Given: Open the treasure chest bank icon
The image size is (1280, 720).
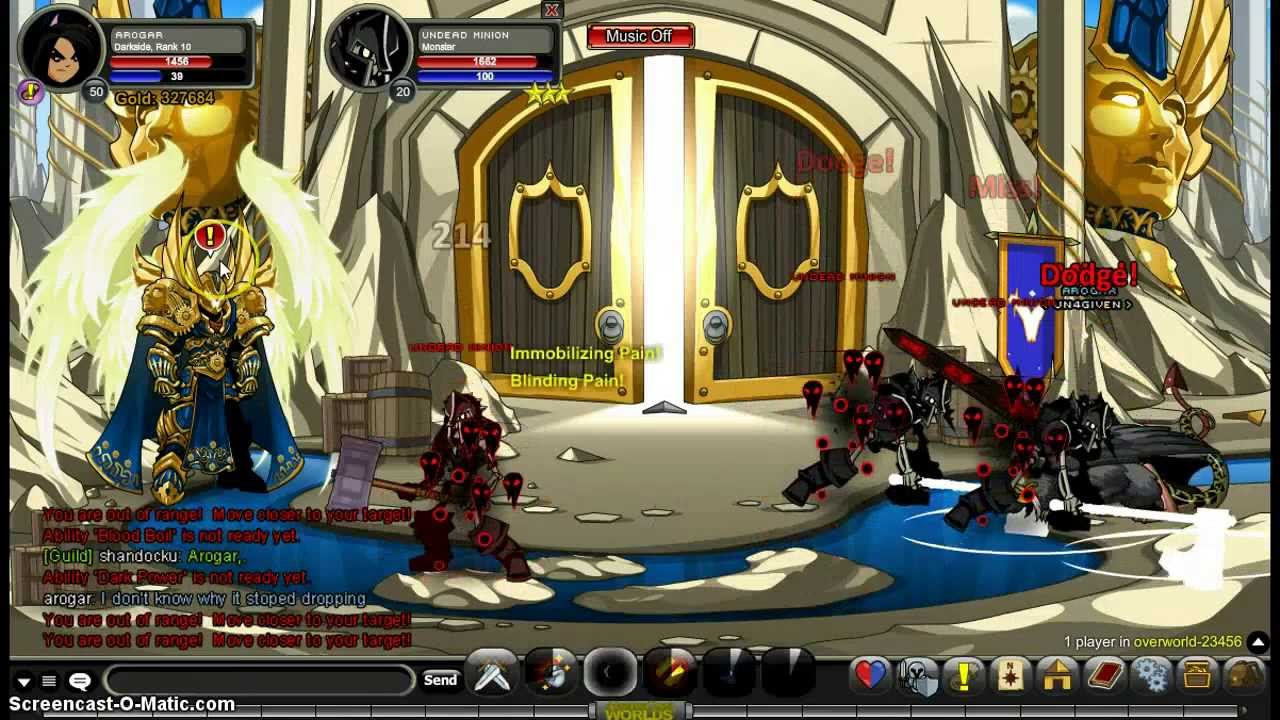Looking at the screenshot, I should (x=1197, y=676).
